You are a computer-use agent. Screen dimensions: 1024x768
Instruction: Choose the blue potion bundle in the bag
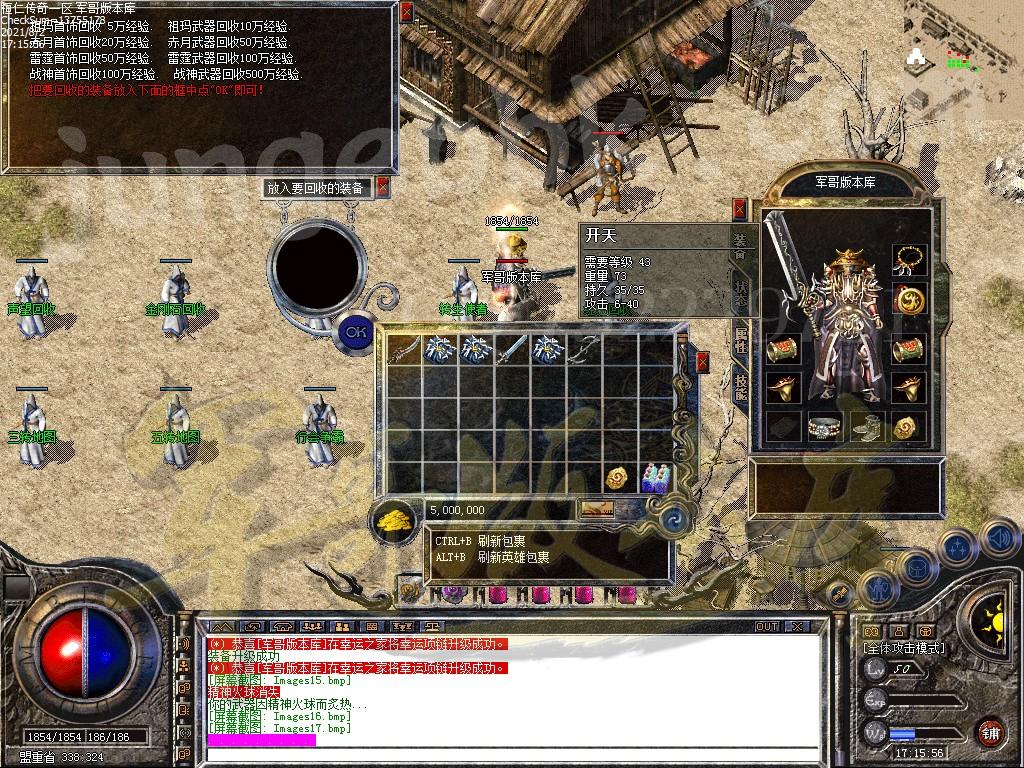[655, 477]
